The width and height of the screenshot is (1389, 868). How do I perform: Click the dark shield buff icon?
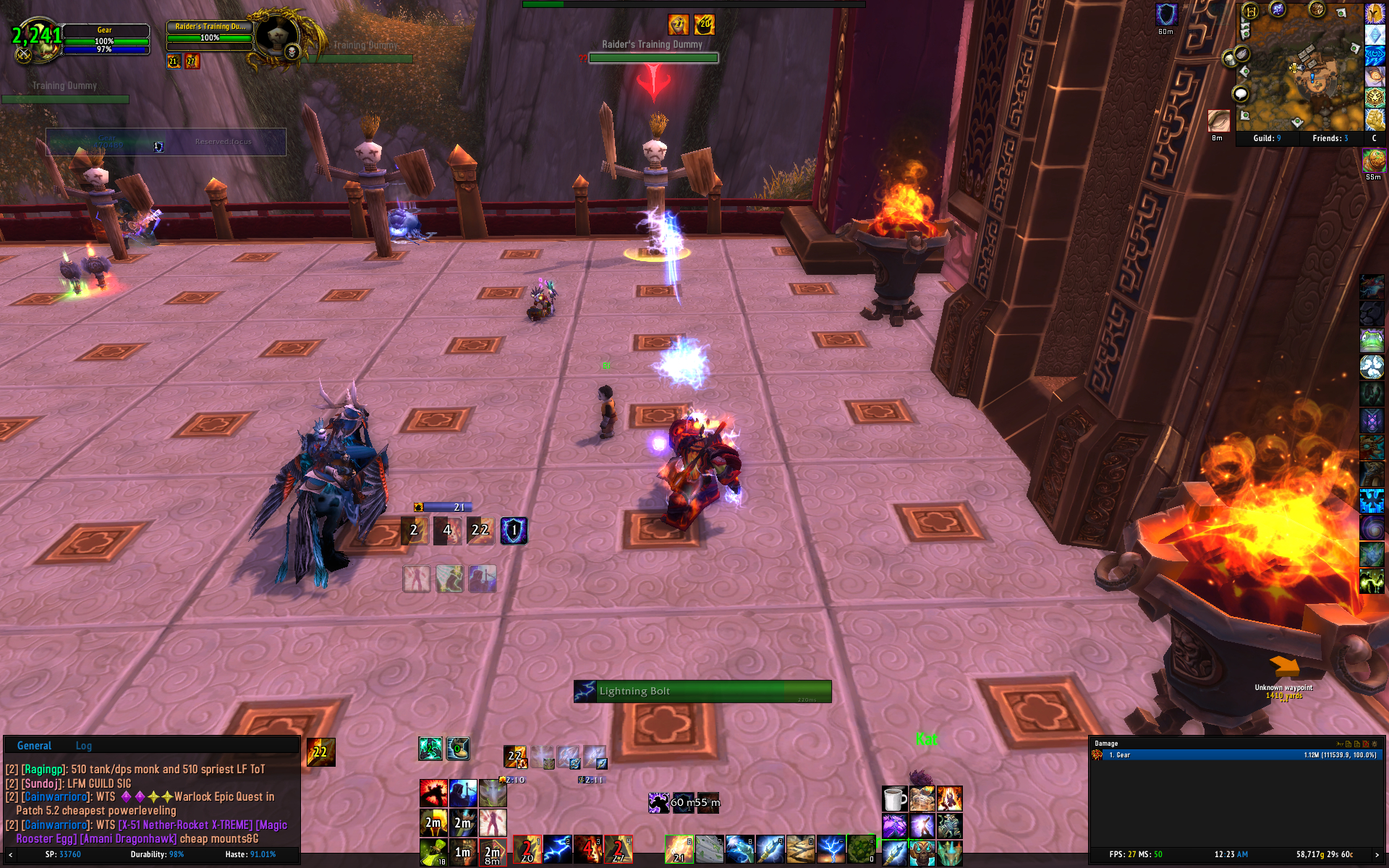coord(1165,15)
